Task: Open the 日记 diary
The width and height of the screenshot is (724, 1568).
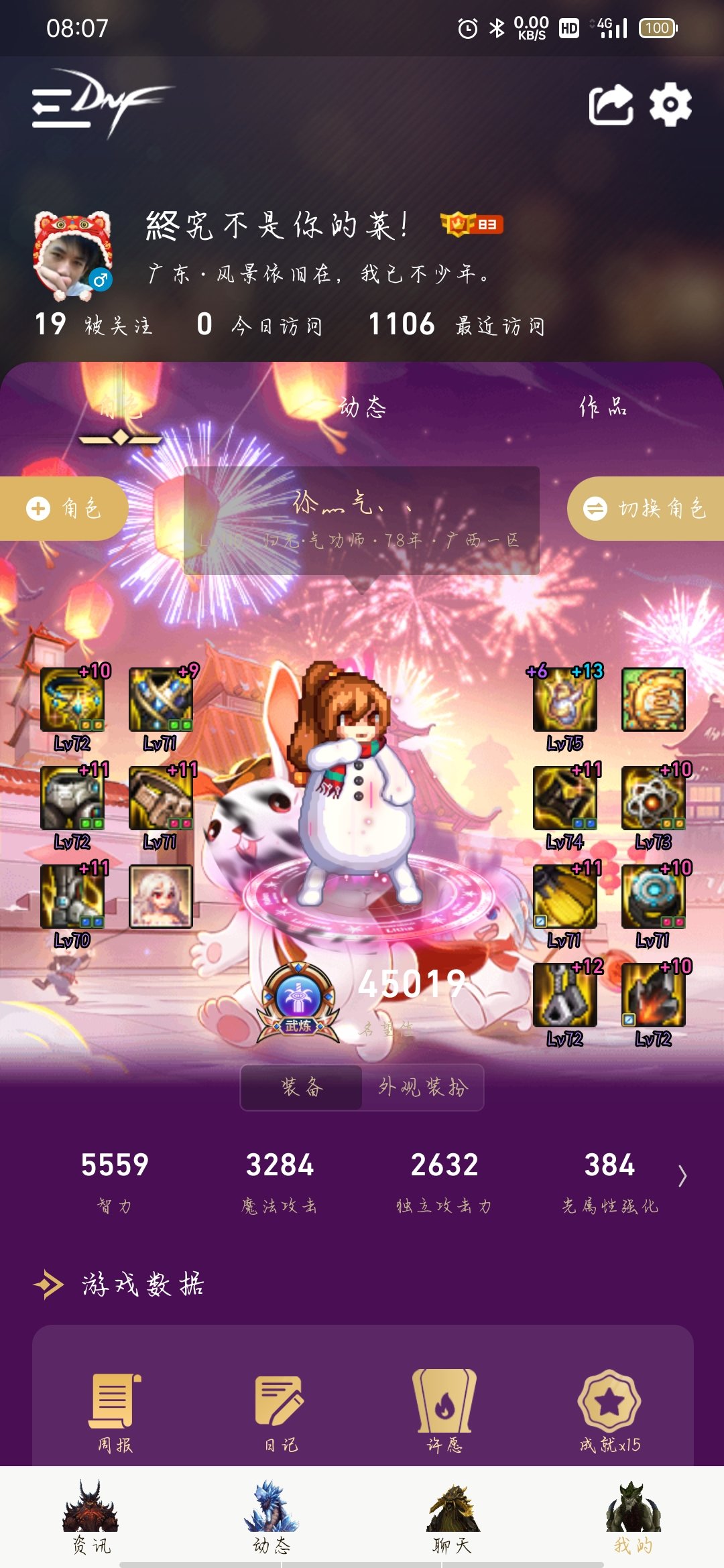Action: (x=280, y=1411)
